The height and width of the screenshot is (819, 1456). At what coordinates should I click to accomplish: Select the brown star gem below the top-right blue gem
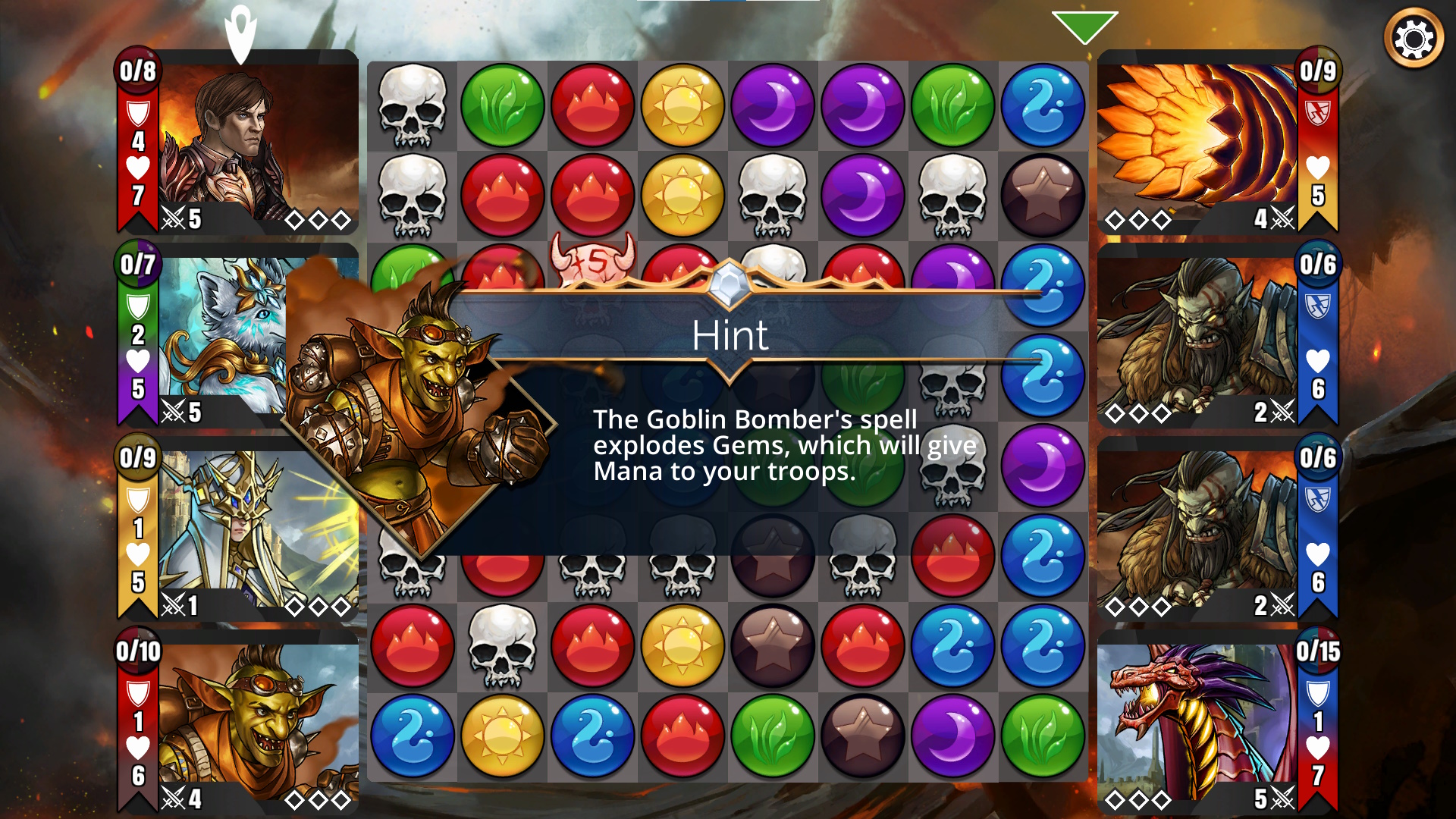pyautogui.click(x=1042, y=196)
